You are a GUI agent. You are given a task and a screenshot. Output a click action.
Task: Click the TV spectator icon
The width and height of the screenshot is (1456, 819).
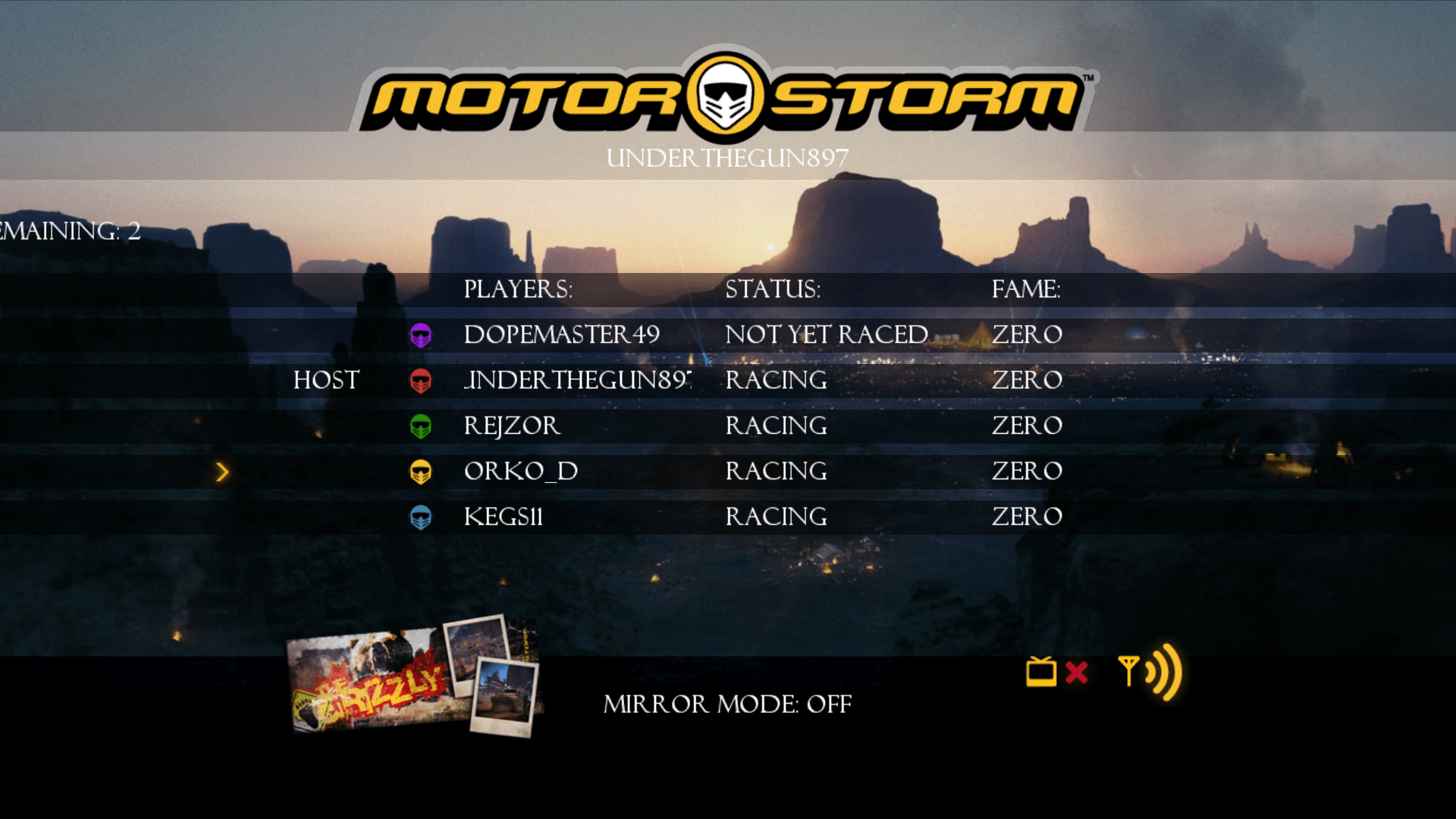click(x=1040, y=673)
